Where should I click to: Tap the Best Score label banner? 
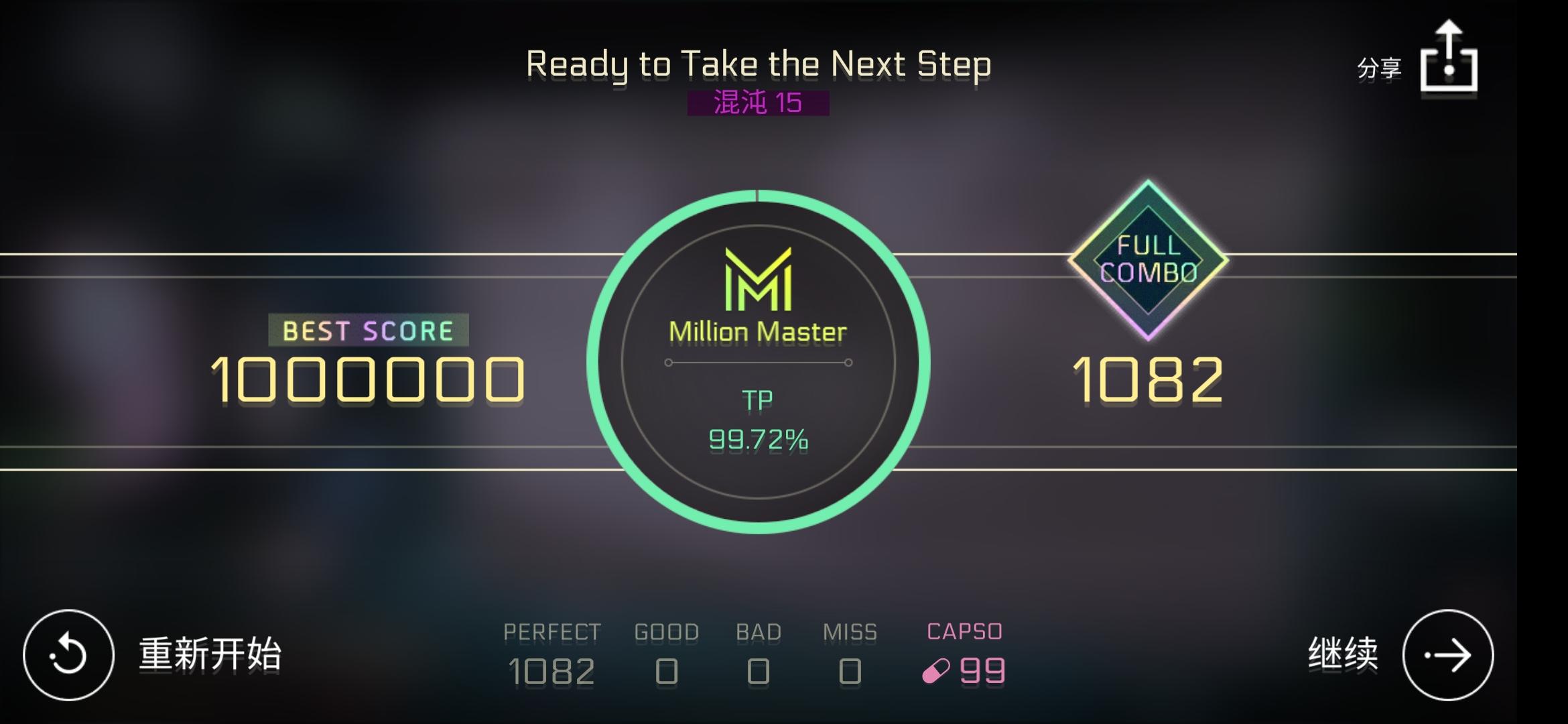(367, 330)
